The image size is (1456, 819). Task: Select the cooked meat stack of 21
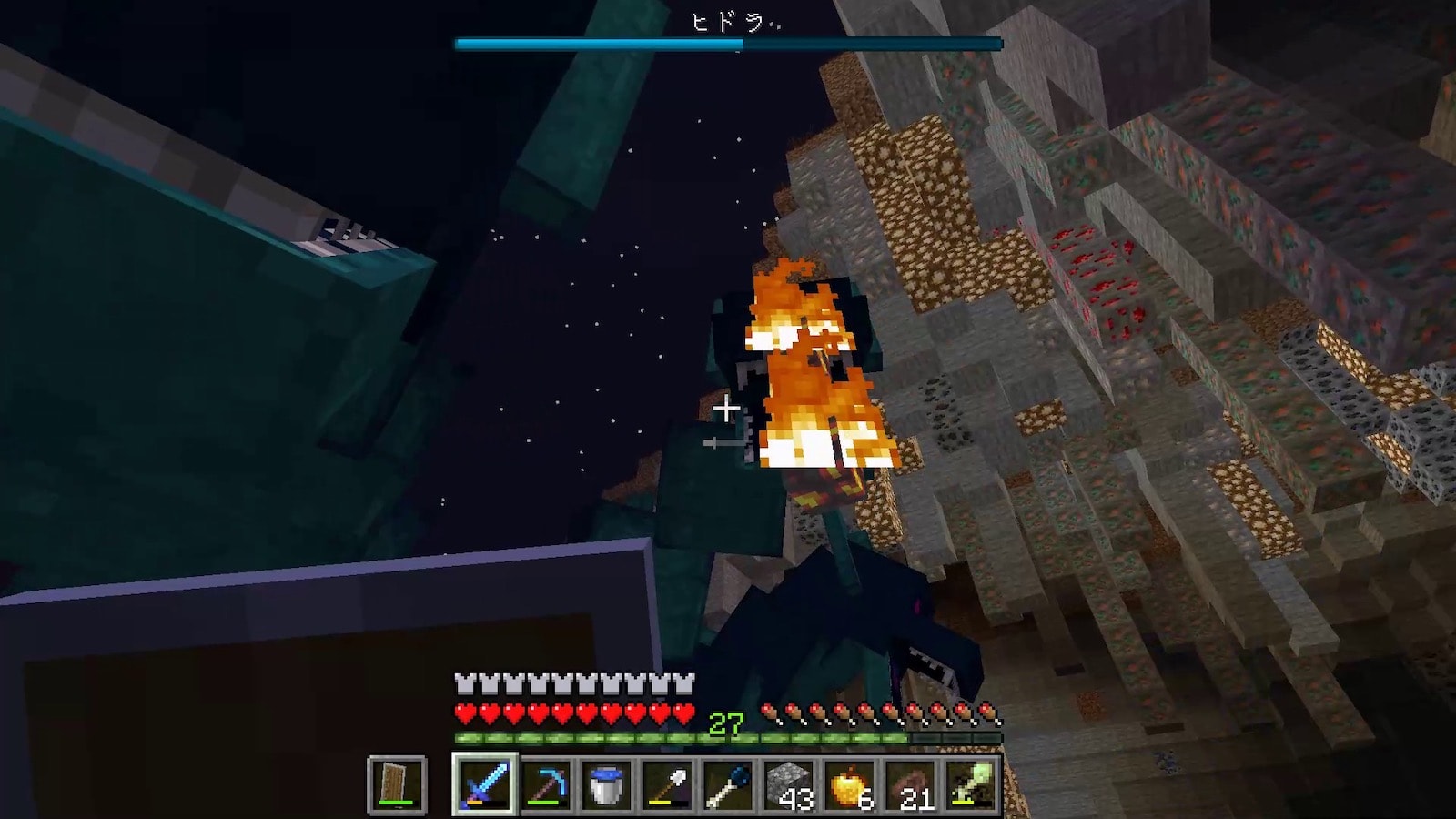[x=911, y=784]
